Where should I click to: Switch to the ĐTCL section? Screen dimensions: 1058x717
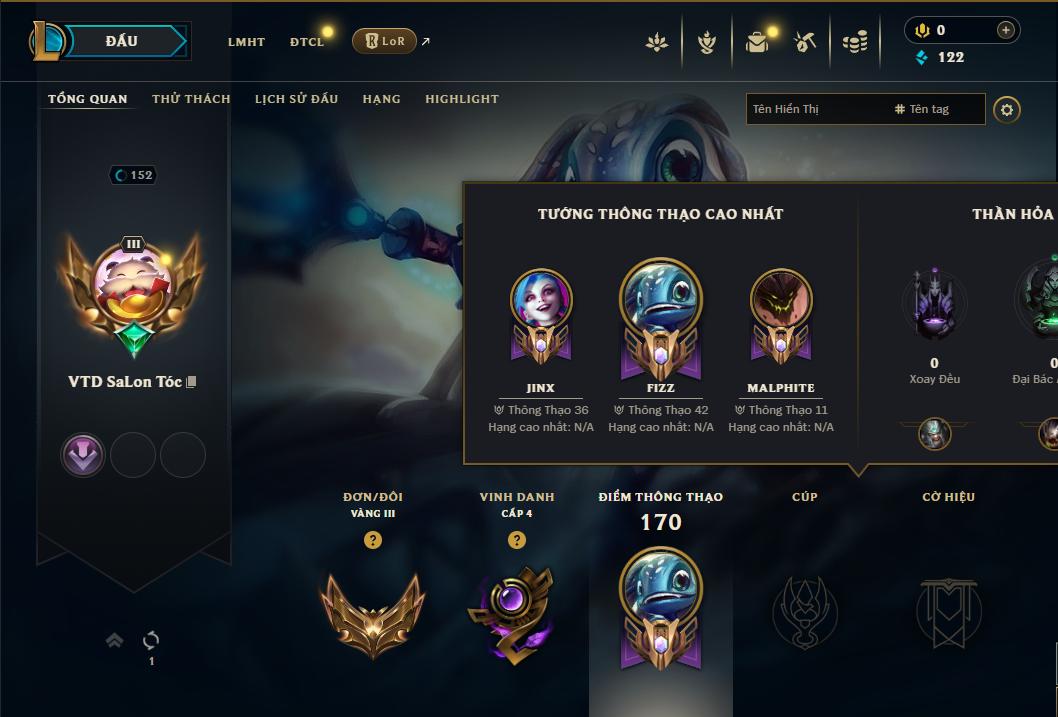pos(307,42)
